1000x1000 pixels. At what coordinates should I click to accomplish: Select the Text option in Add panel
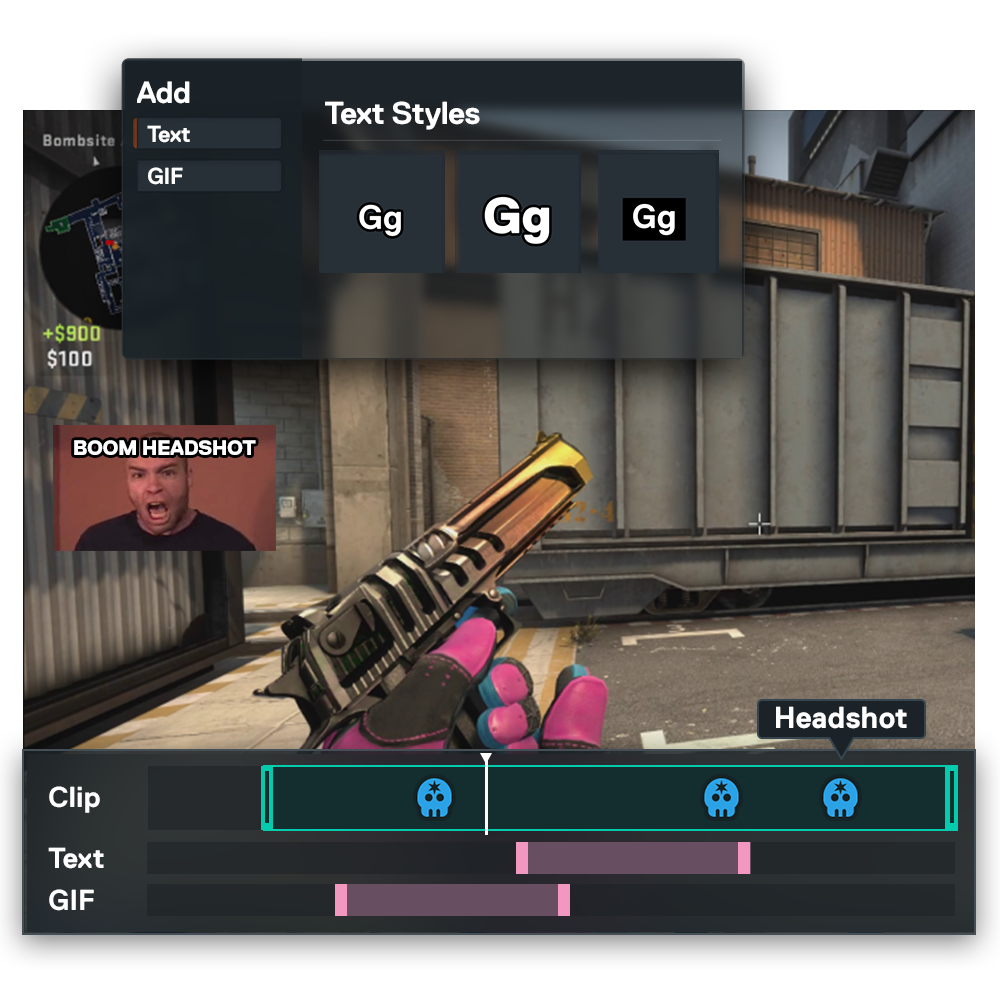(208, 134)
